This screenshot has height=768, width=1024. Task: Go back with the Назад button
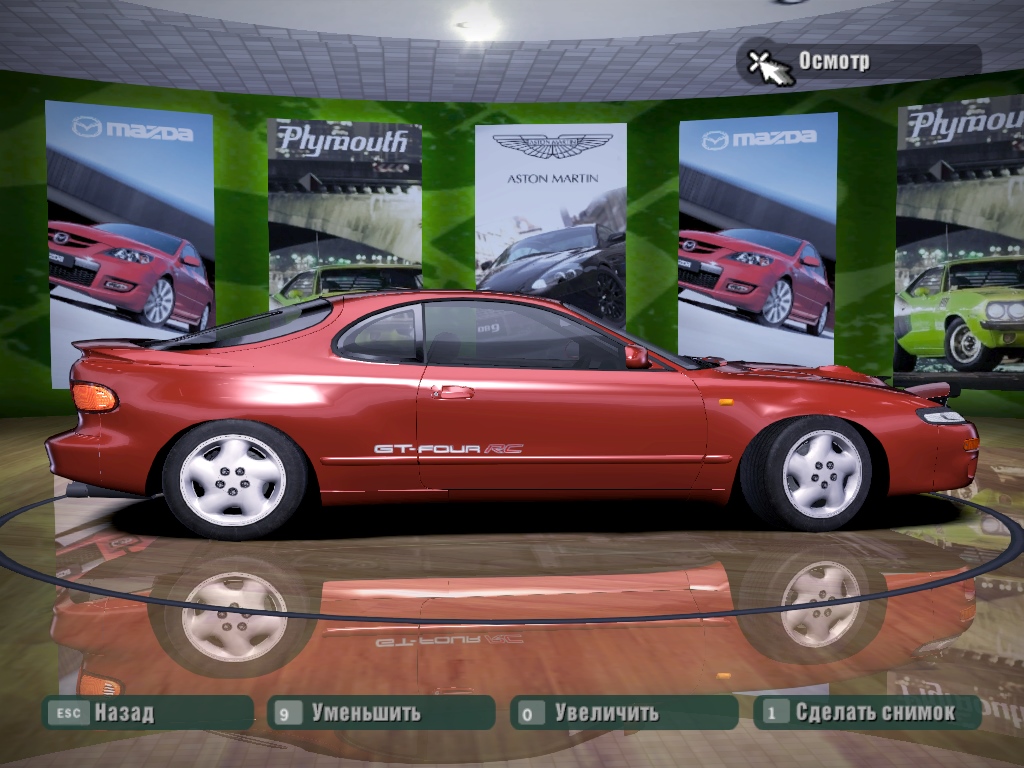click(146, 713)
